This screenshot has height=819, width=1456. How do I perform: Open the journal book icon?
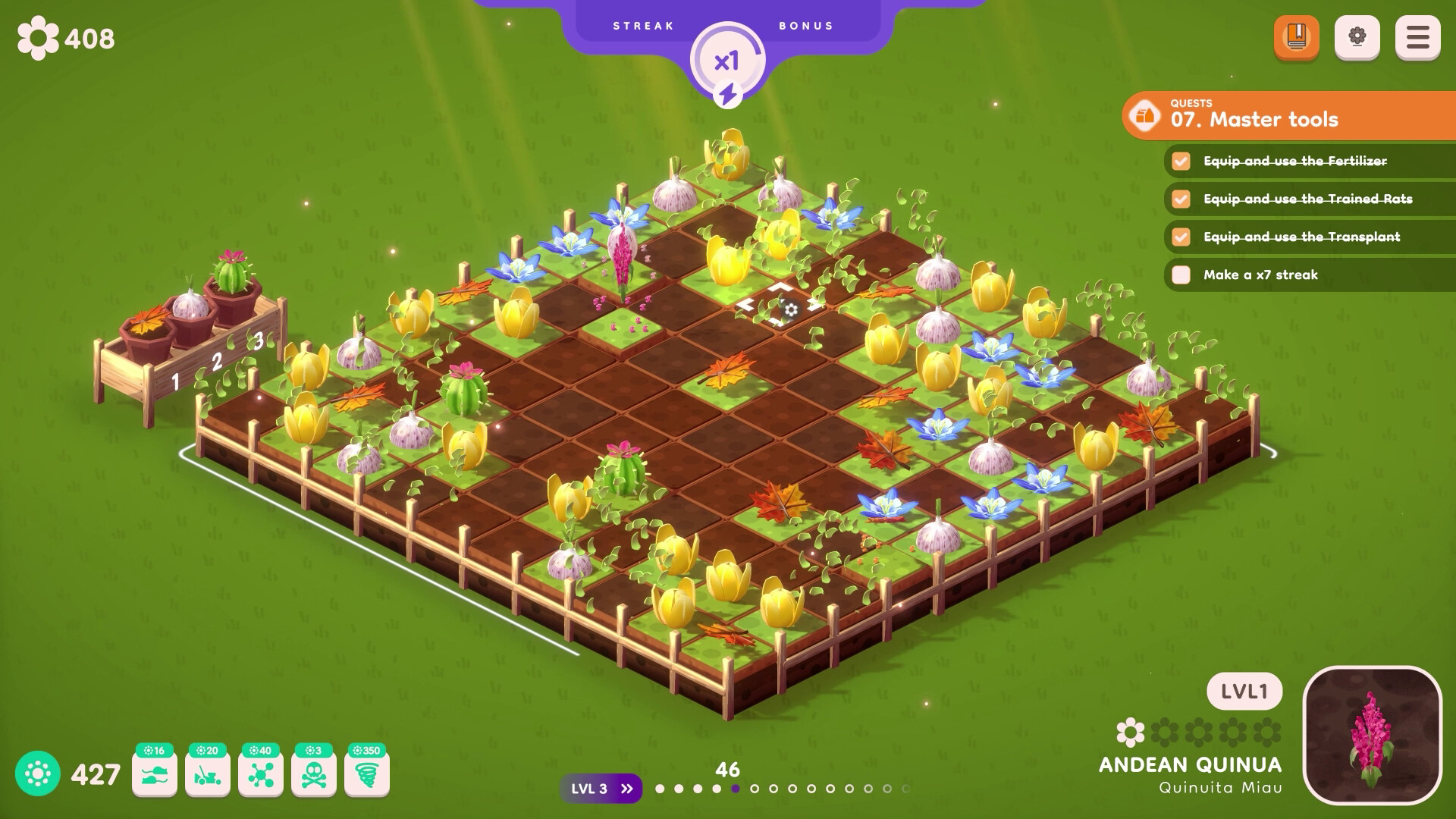point(1298,37)
